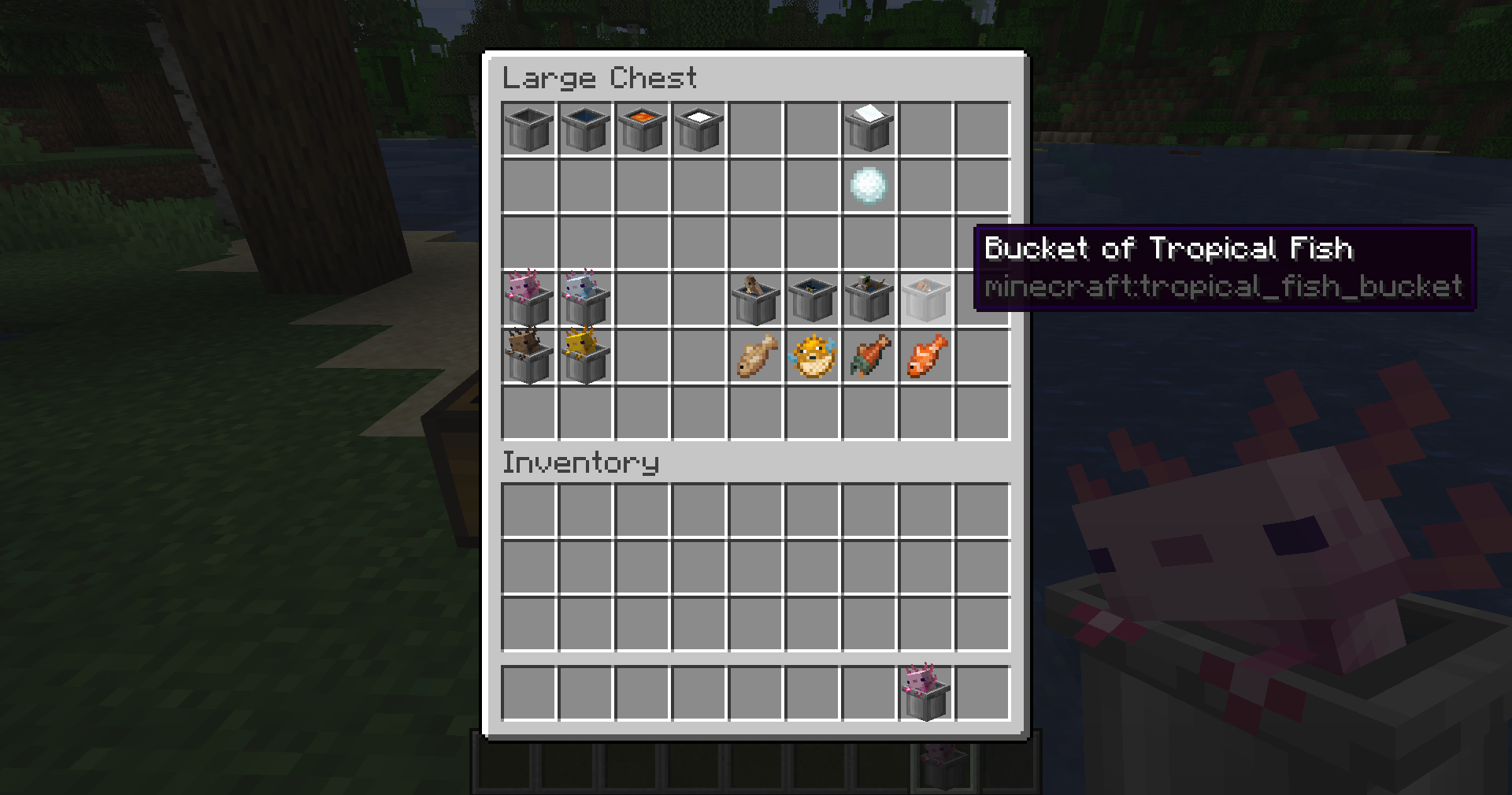Screen dimensions: 1512x795
Task: Select the yellow pufferfish item
Action: point(813,356)
